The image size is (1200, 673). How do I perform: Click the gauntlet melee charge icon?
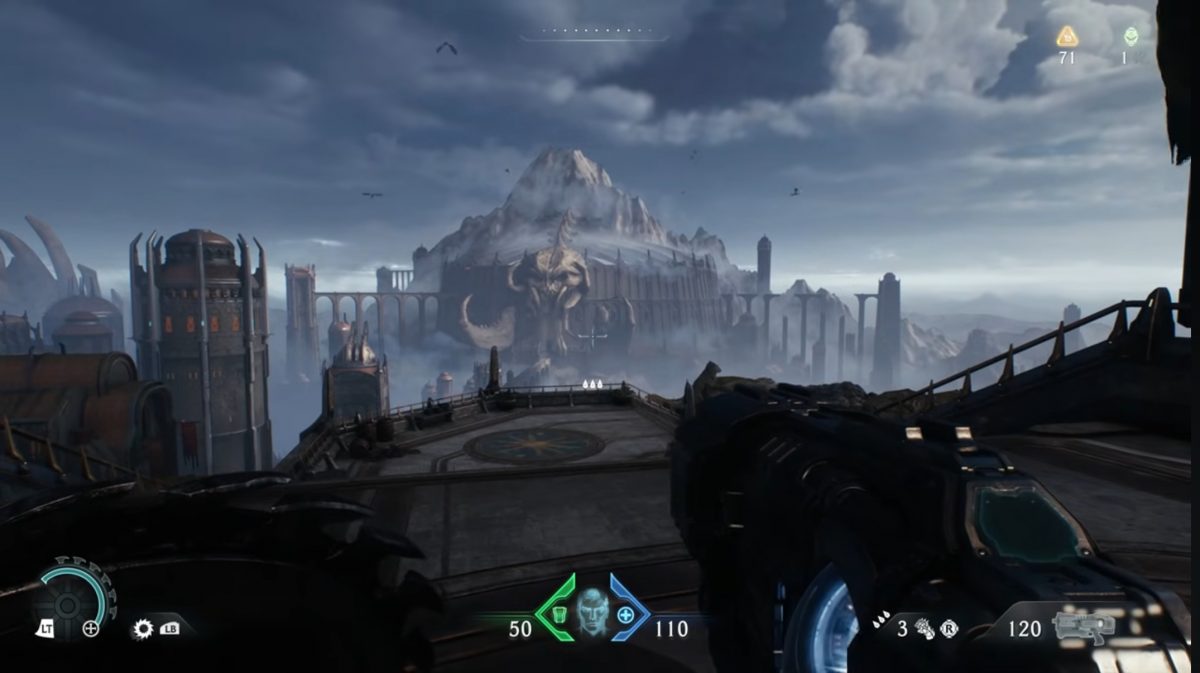pyautogui.click(x=925, y=628)
